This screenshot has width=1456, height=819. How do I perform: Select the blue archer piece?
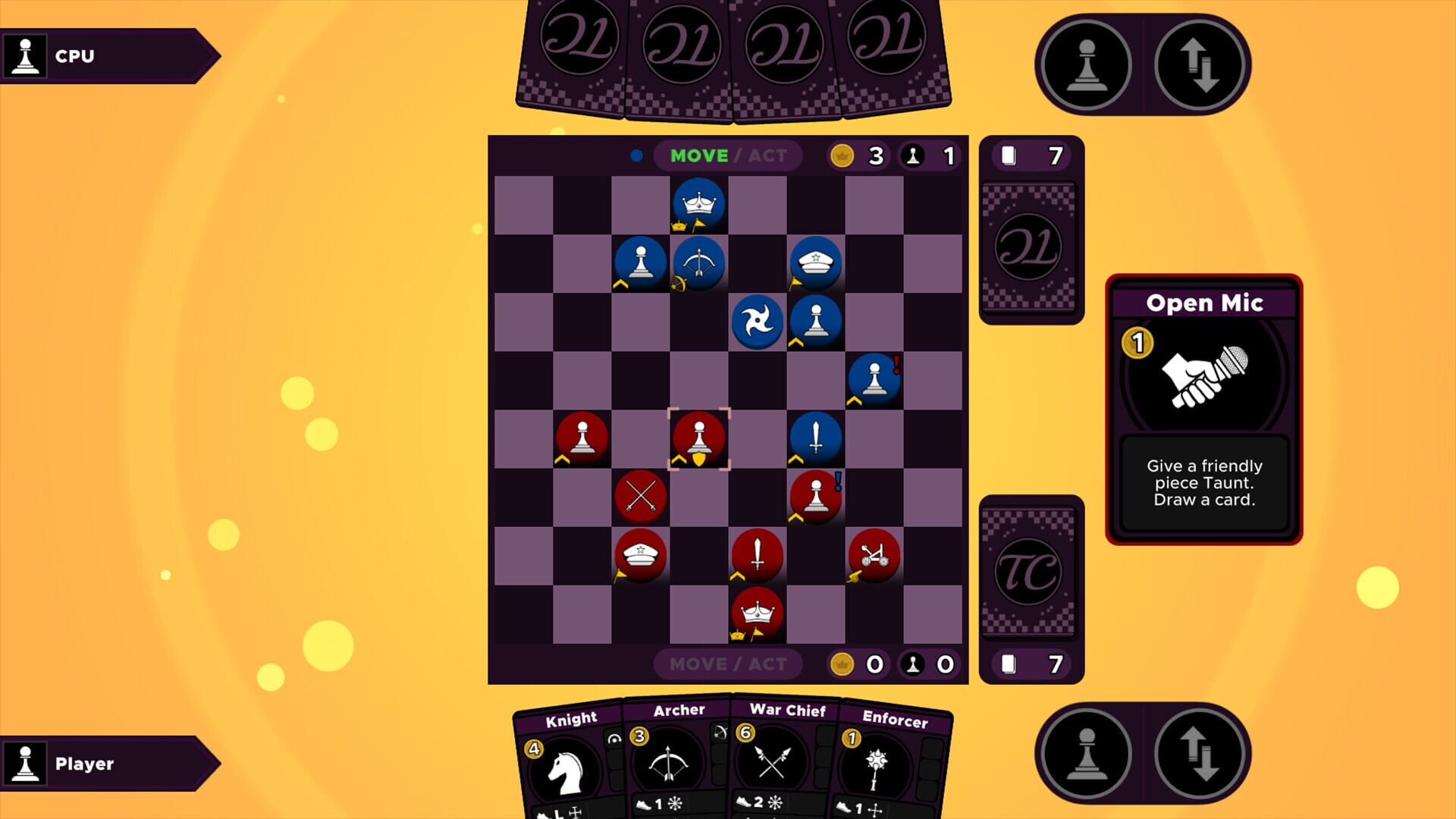pyautogui.click(x=700, y=263)
